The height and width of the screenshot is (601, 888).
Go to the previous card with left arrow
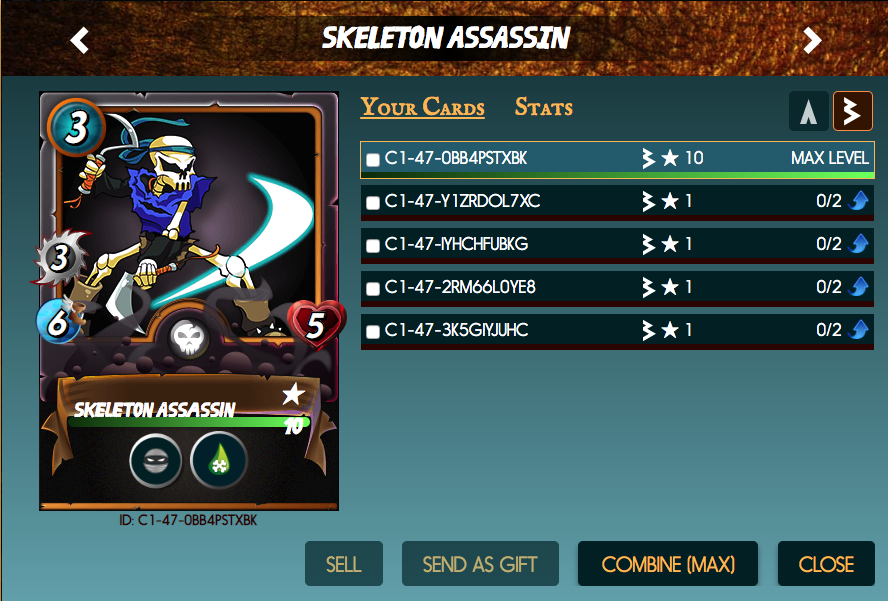80,40
